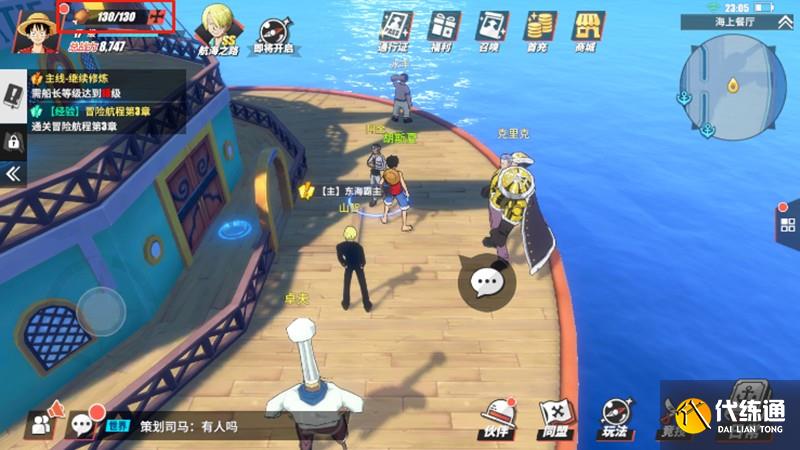Viewport: 800px width, 450px height.
Task: Open the book icon above the padlock
Action: point(14,97)
